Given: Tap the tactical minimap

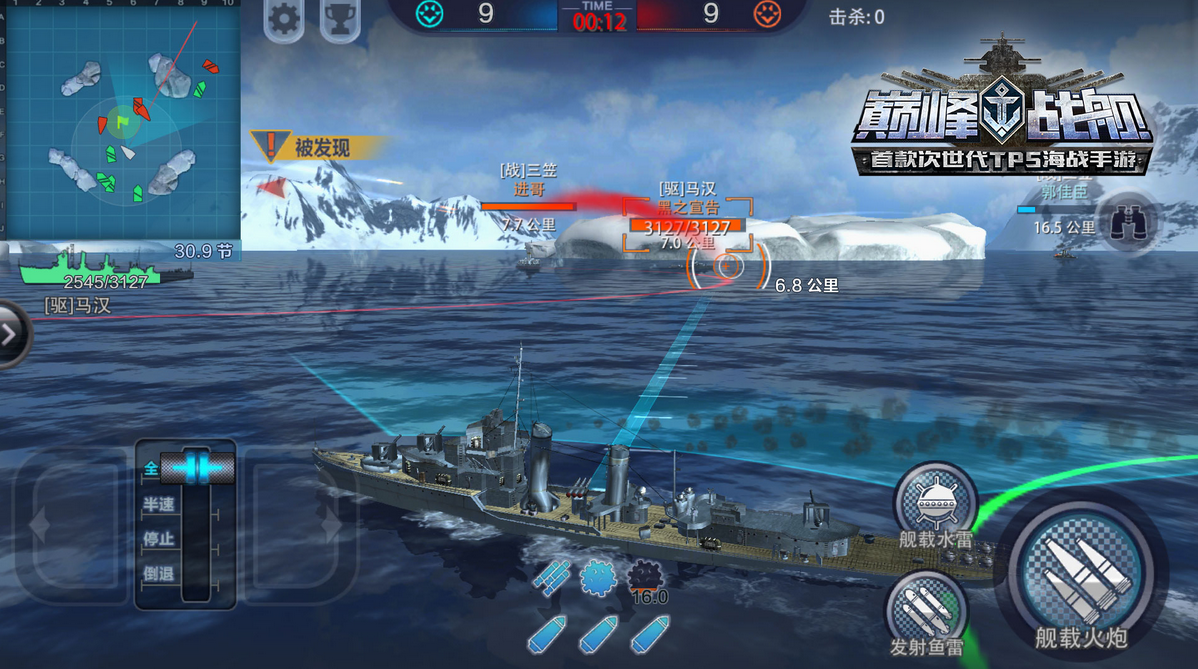Looking at the screenshot, I should click(x=121, y=119).
